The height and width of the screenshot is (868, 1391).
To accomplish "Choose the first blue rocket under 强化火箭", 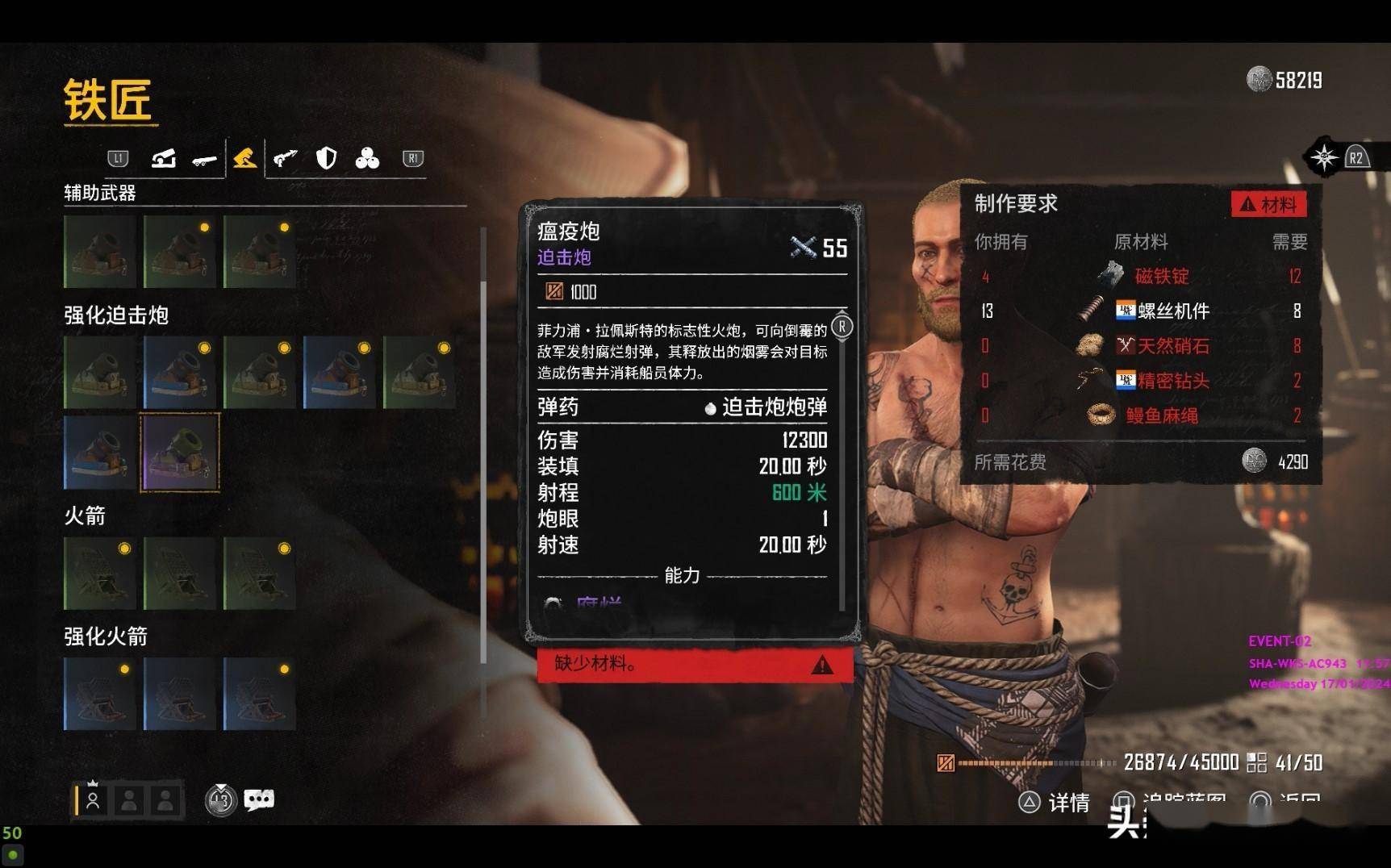I will click(100, 694).
